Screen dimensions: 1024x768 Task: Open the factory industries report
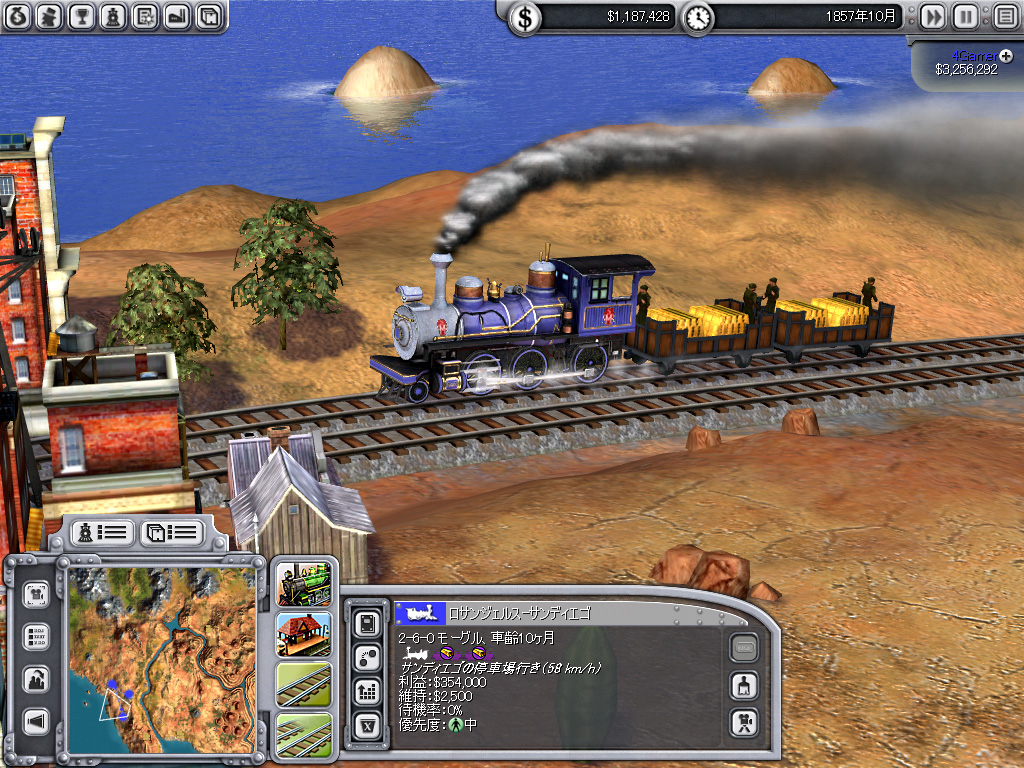point(176,16)
